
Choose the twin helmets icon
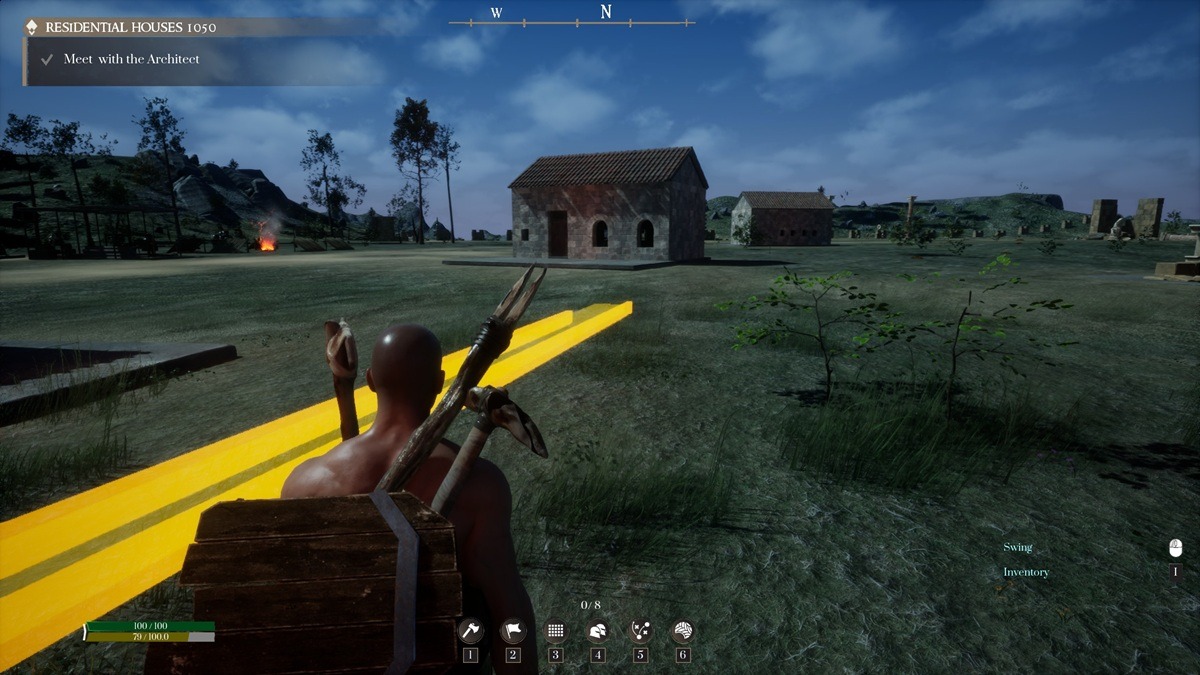pyautogui.click(x=598, y=631)
